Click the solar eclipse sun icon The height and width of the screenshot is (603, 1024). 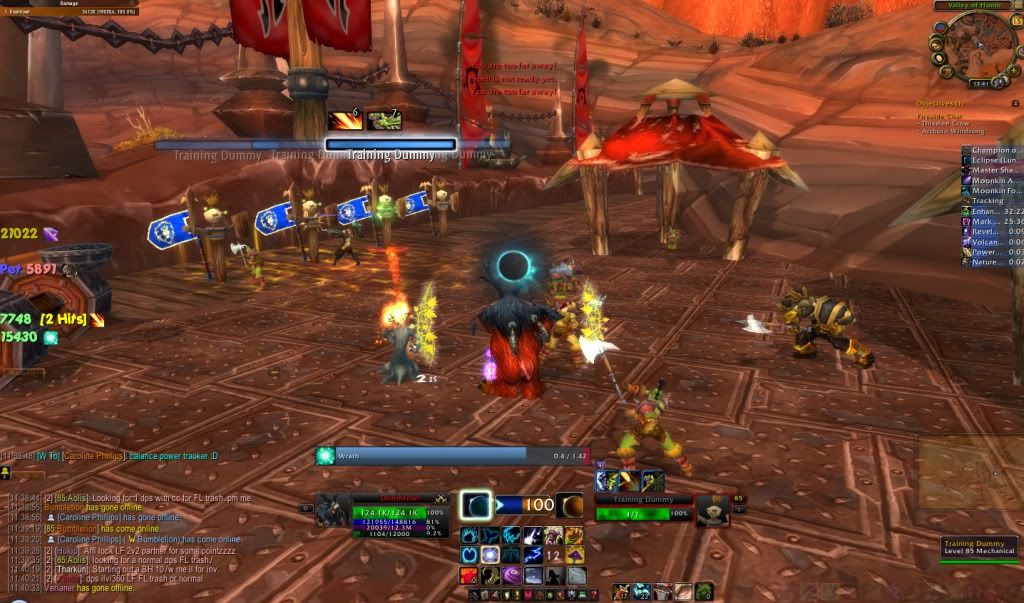(x=569, y=506)
